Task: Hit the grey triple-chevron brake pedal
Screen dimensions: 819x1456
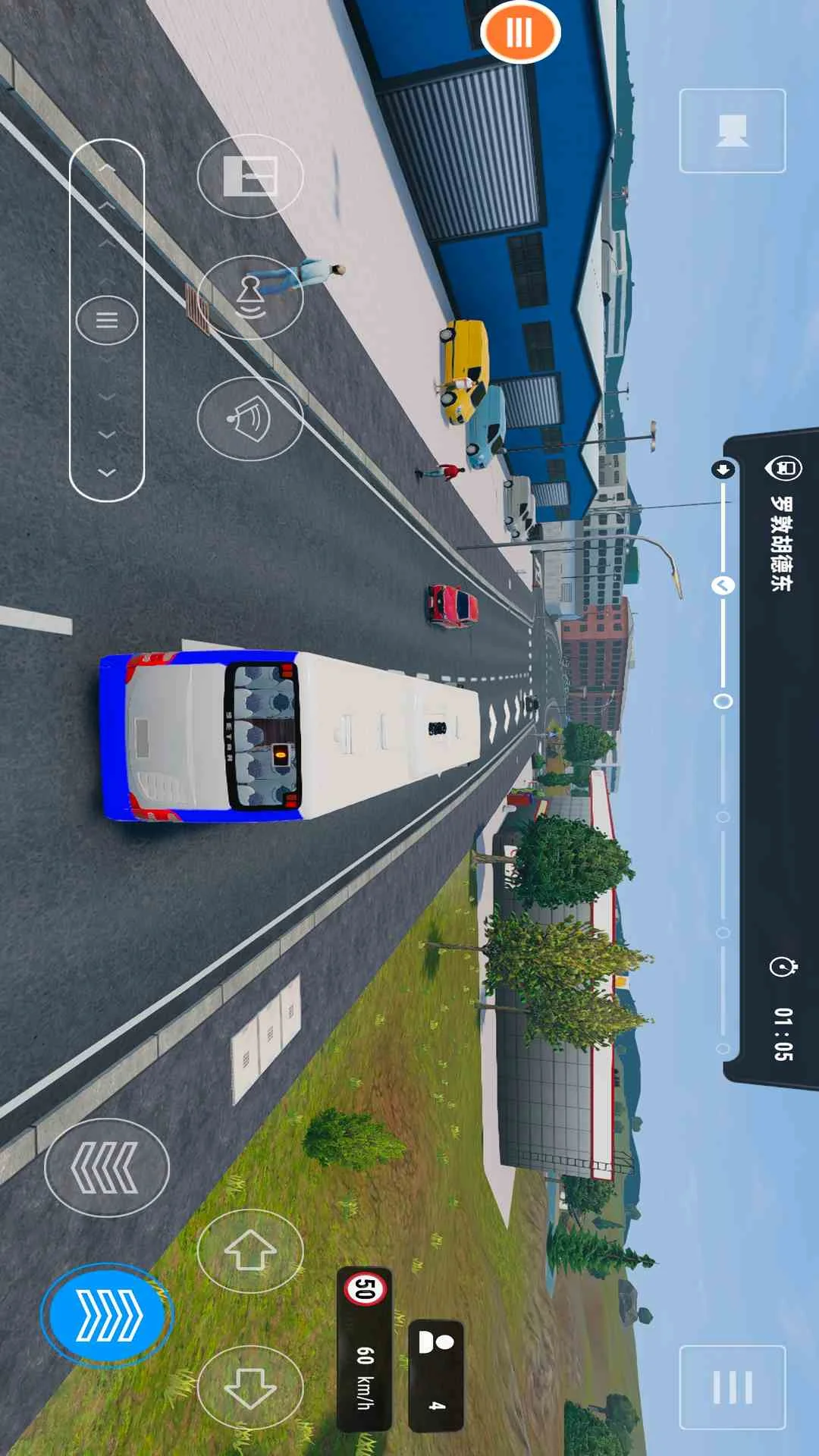Action: click(x=106, y=1168)
